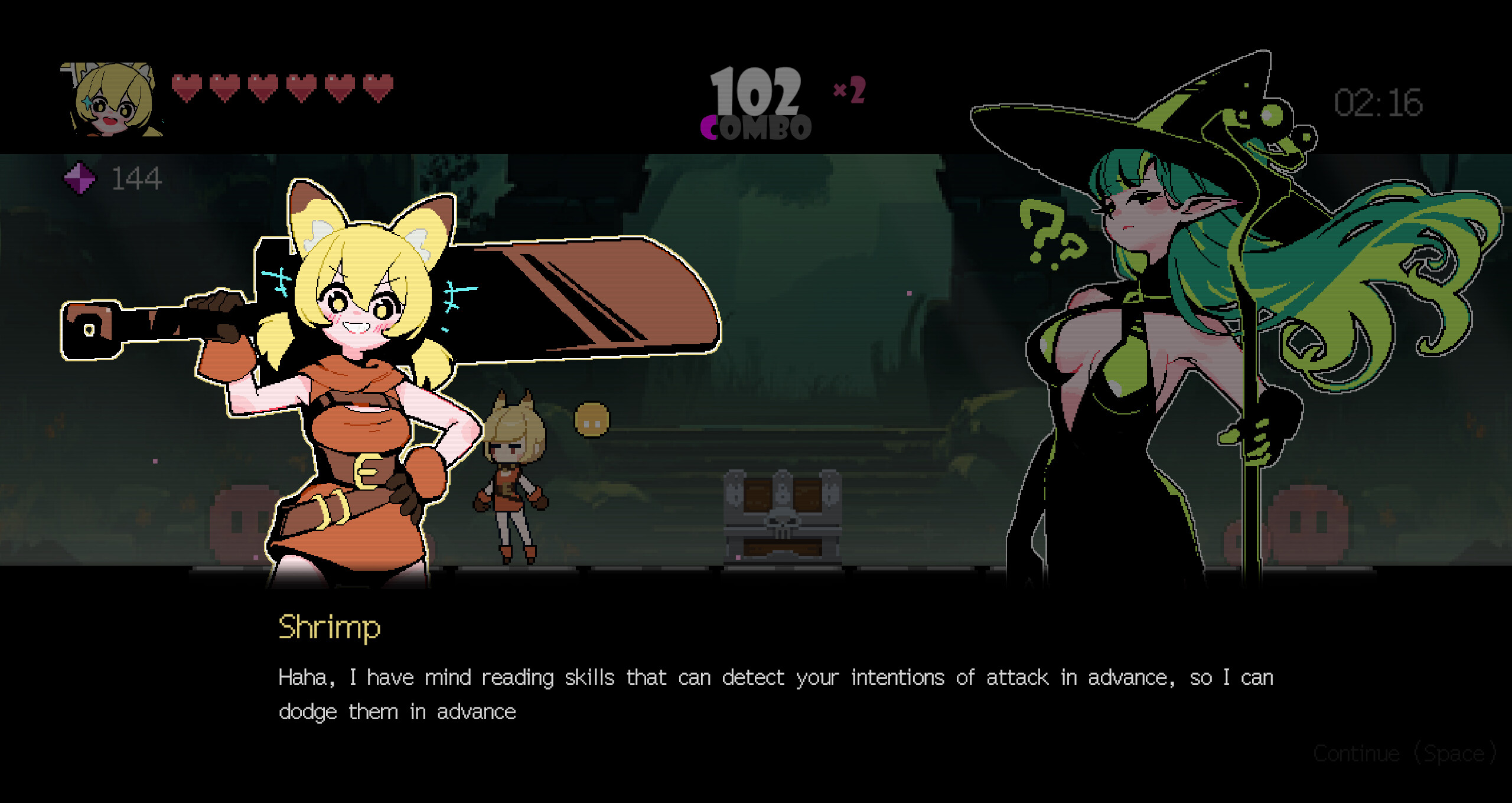Open the gem count display showing 144
The image size is (1512, 803).
tap(137, 177)
